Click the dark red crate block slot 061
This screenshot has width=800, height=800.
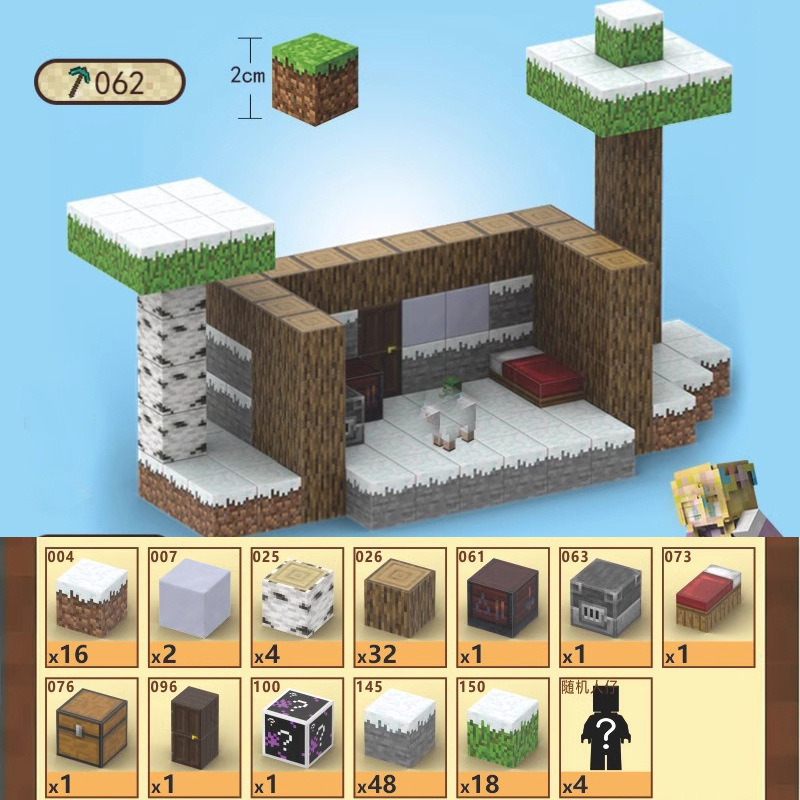tap(502, 607)
